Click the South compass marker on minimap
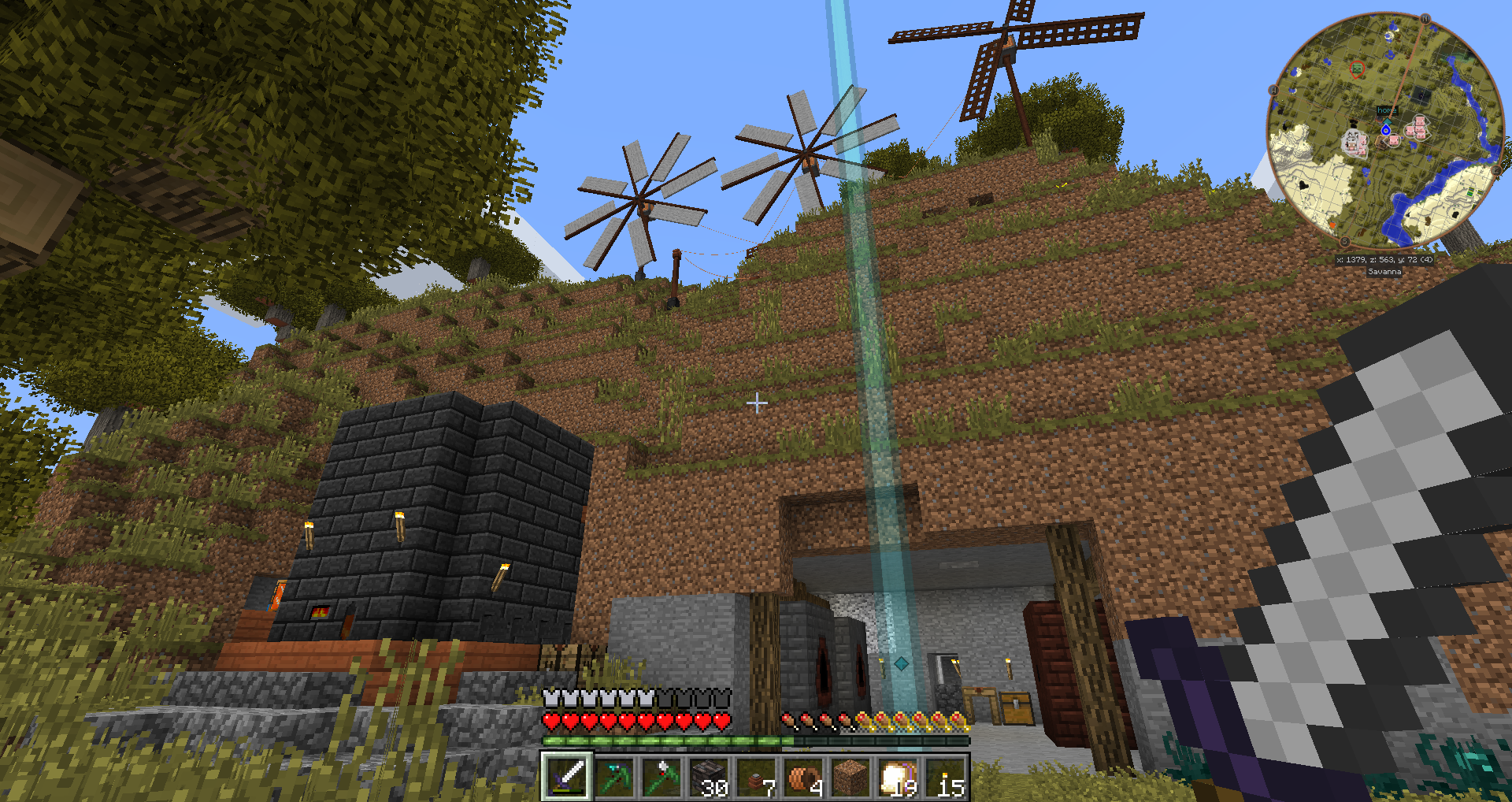 coord(1344,242)
